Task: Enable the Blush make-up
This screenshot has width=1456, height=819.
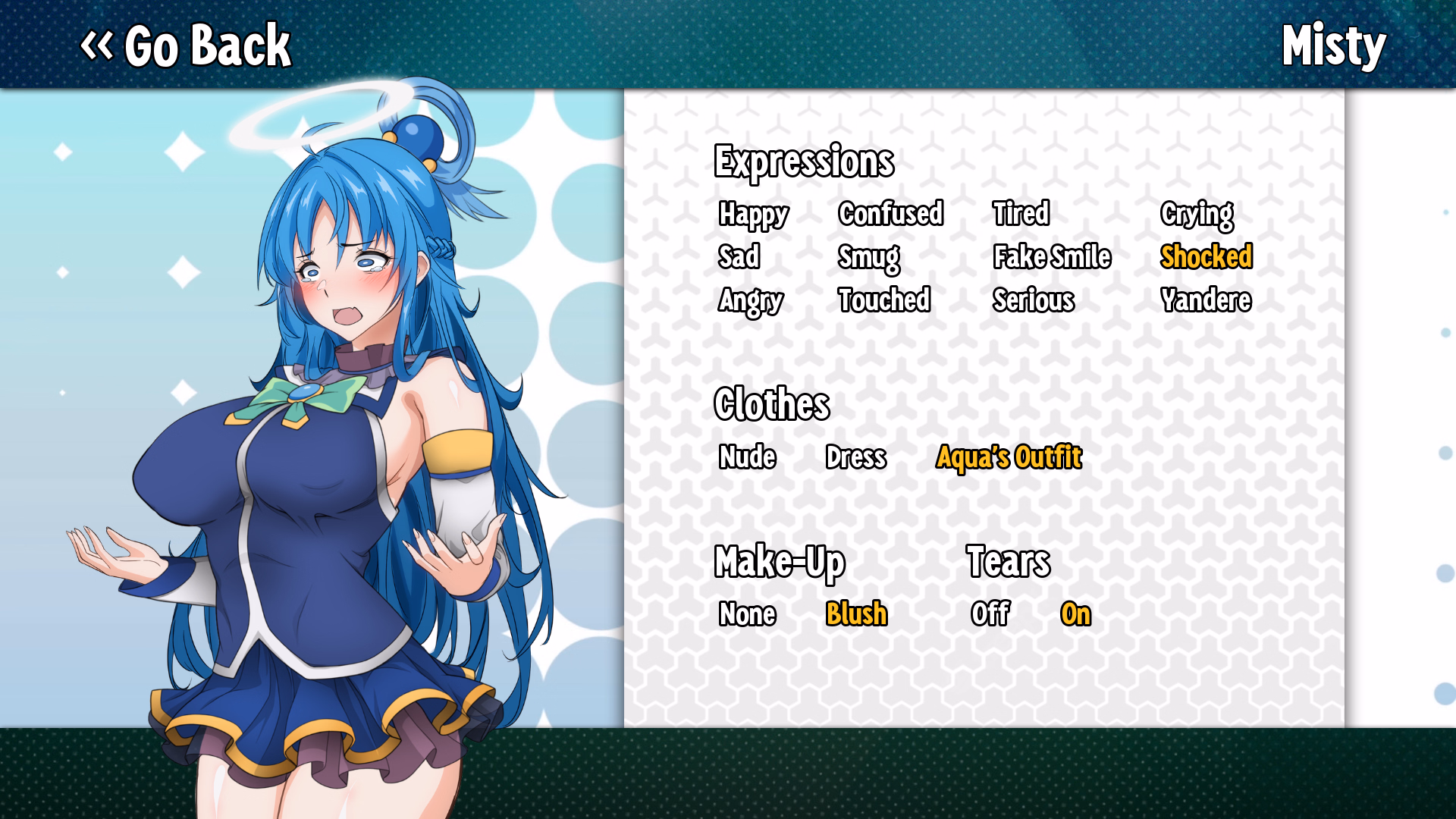Action: 856,615
